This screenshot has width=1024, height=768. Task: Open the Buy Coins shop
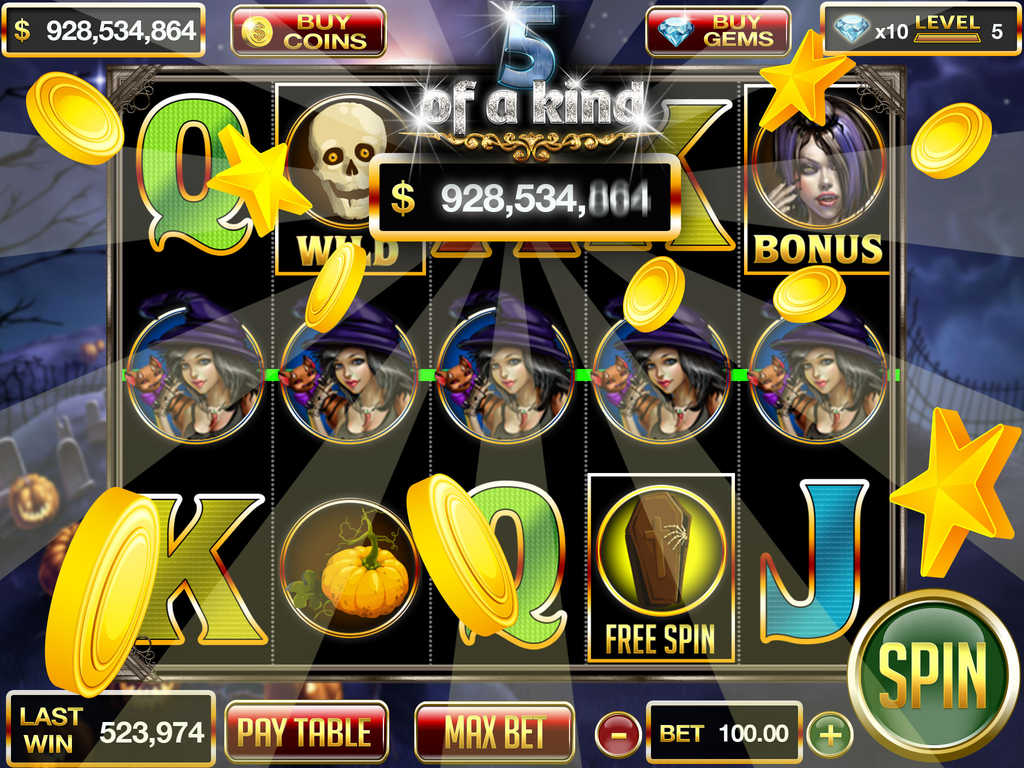tap(308, 31)
